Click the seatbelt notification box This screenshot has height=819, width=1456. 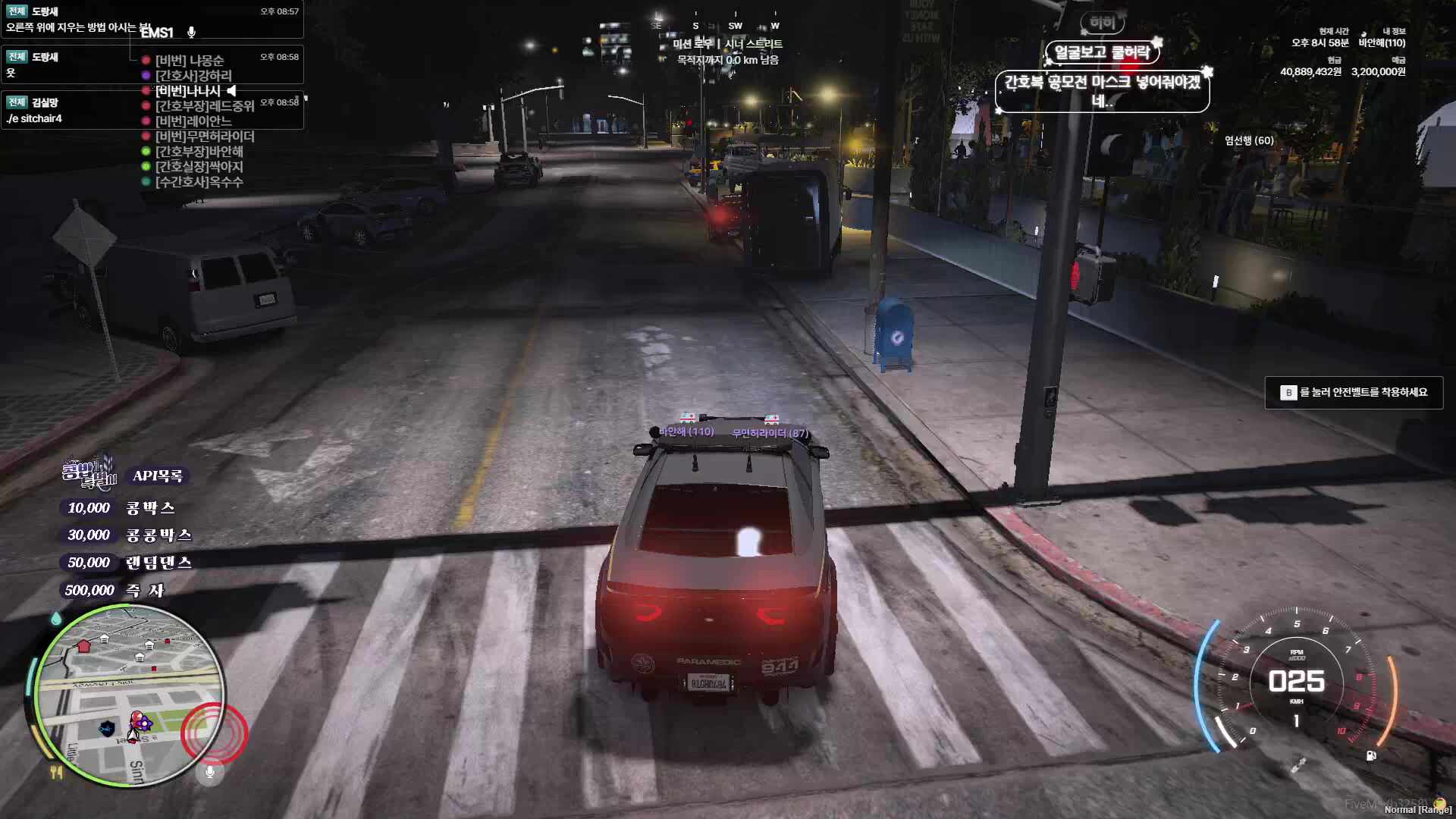coord(1354,392)
